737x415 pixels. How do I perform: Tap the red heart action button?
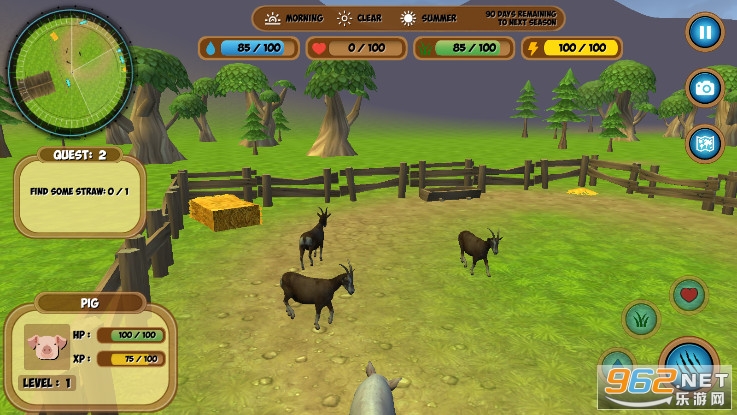point(688,294)
